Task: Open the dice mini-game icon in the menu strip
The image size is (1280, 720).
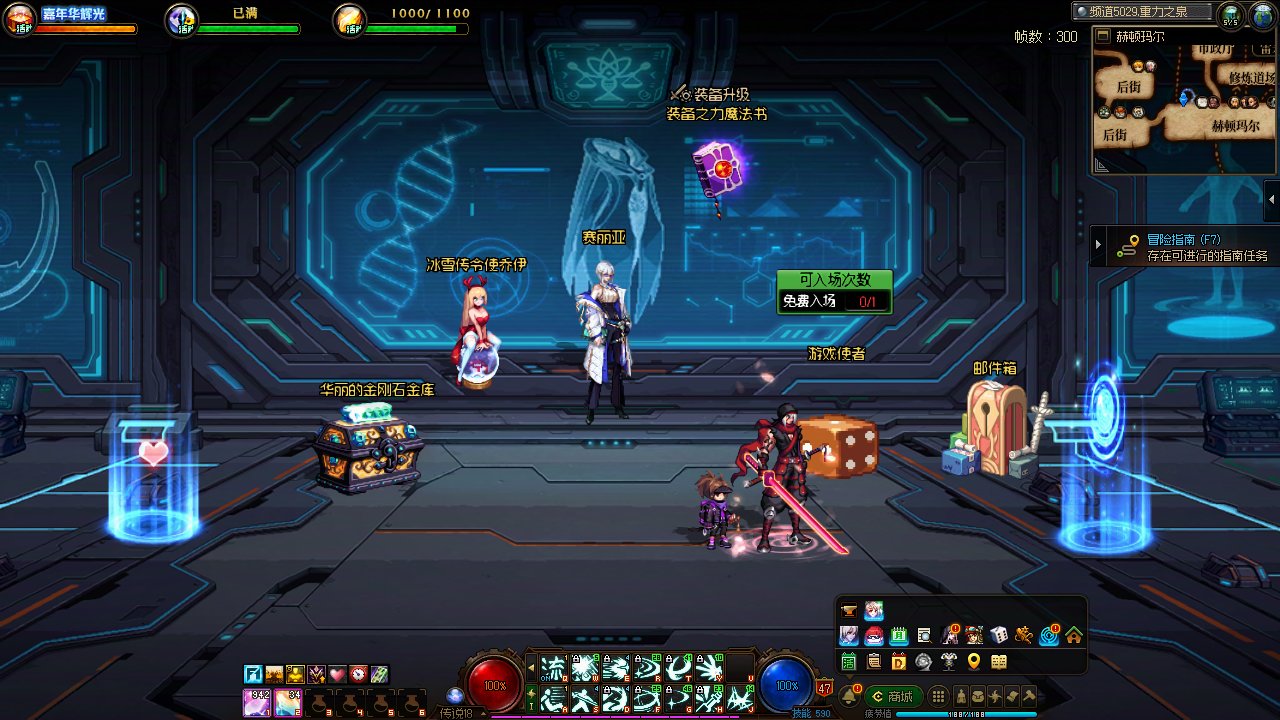Action: pos(999,634)
